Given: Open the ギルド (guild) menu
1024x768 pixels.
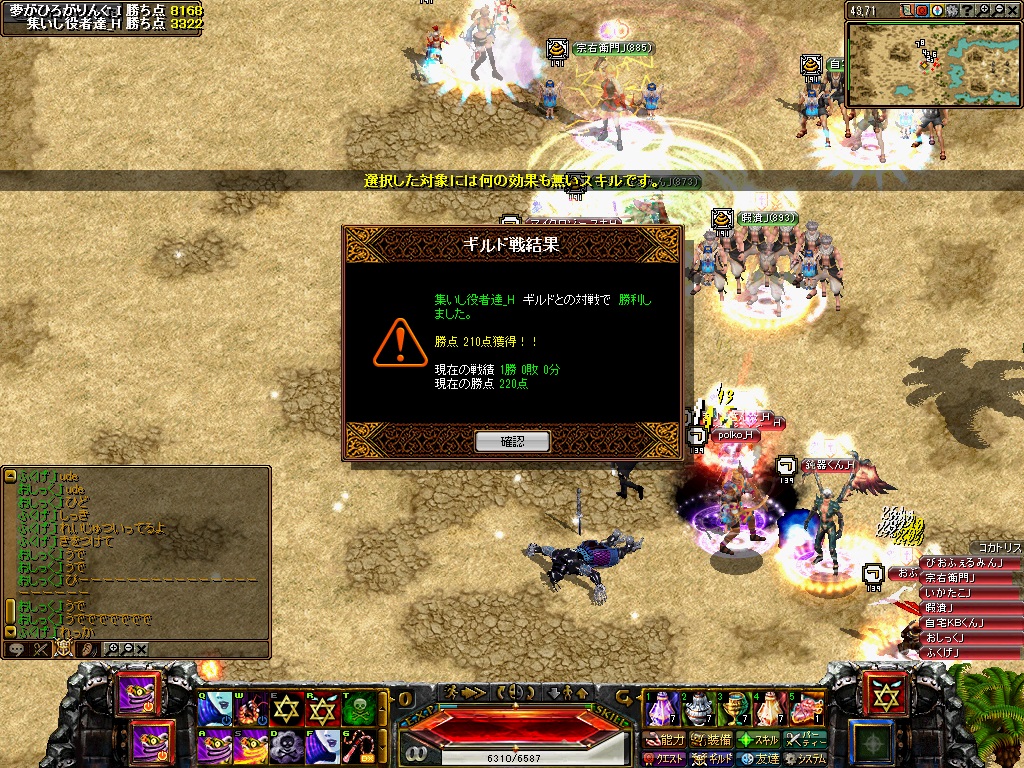Looking at the screenshot, I should click(711, 759).
